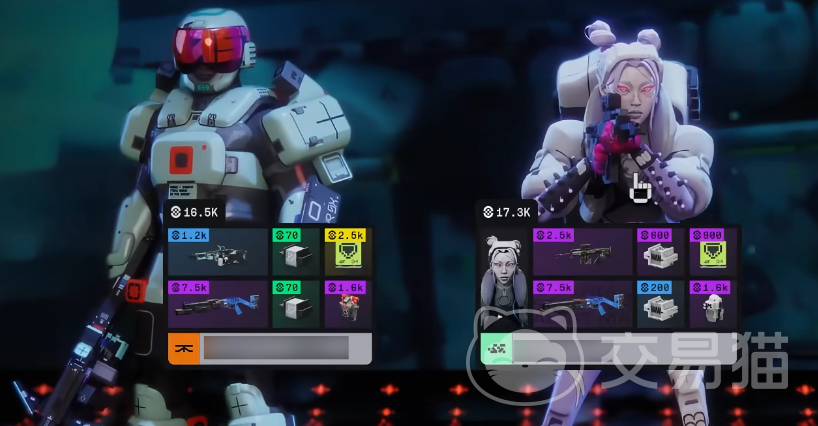Pick the 200 blue module slot
The image size is (818, 426).
(x=660, y=304)
